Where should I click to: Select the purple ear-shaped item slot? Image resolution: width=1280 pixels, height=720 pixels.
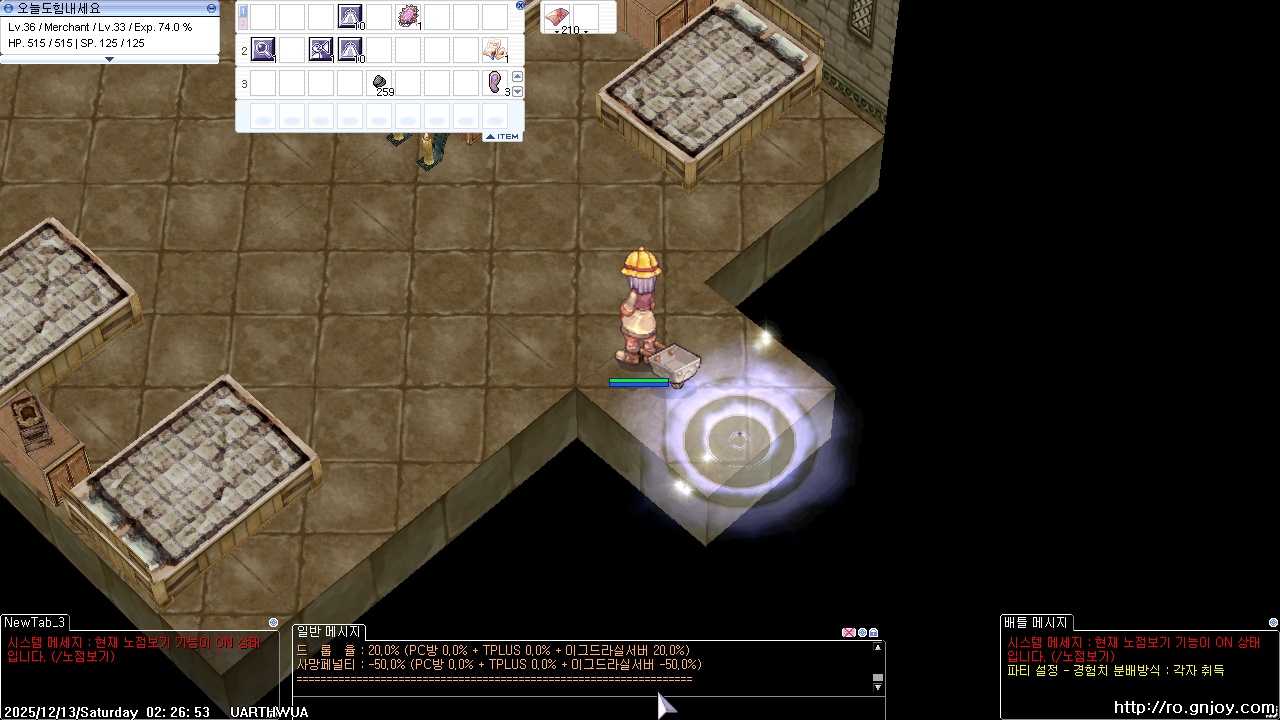tap(495, 82)
